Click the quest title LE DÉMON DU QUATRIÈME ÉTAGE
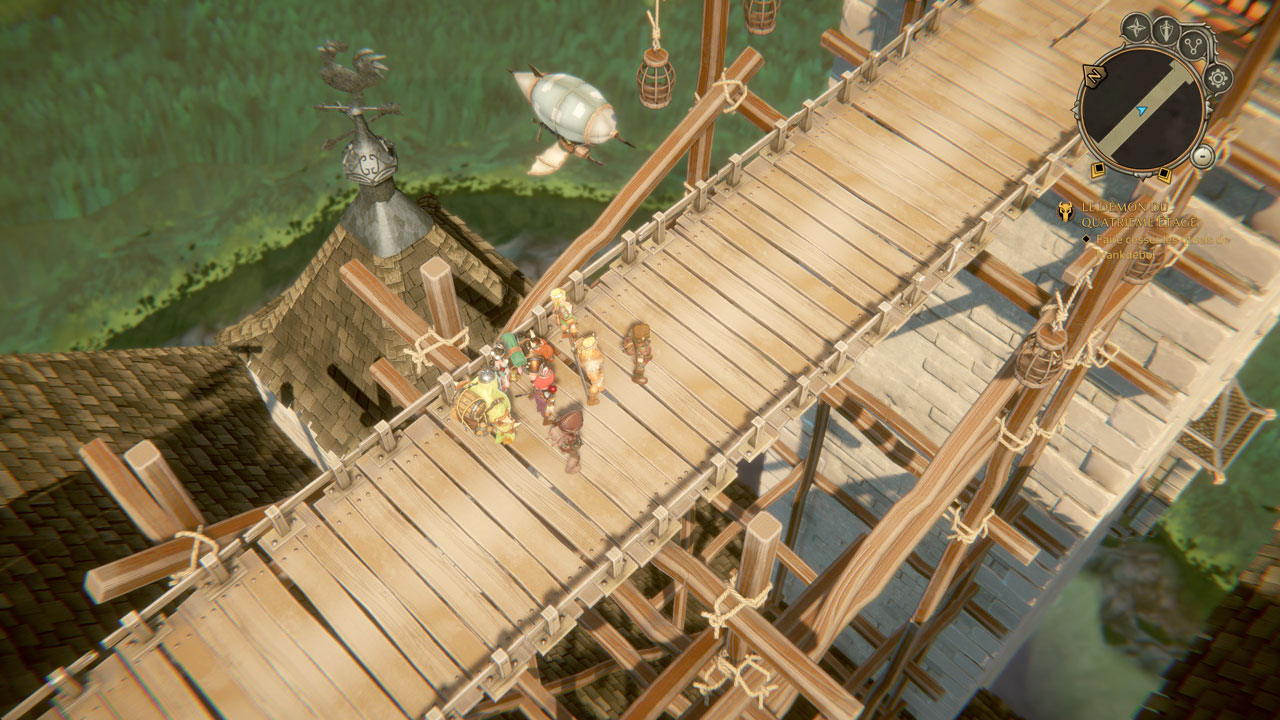This screenshot has height=720, width=1280. (x=1128, y=212)
